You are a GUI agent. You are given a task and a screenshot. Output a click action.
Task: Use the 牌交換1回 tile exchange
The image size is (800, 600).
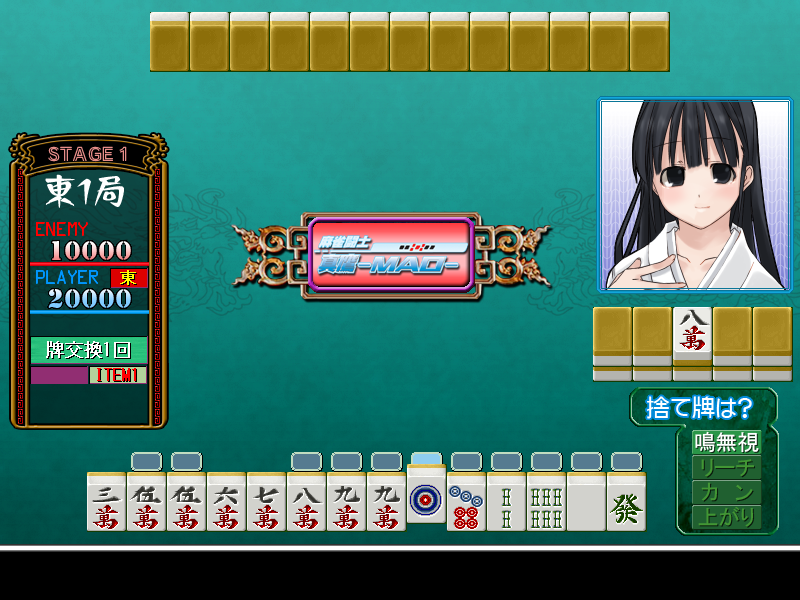89,350
